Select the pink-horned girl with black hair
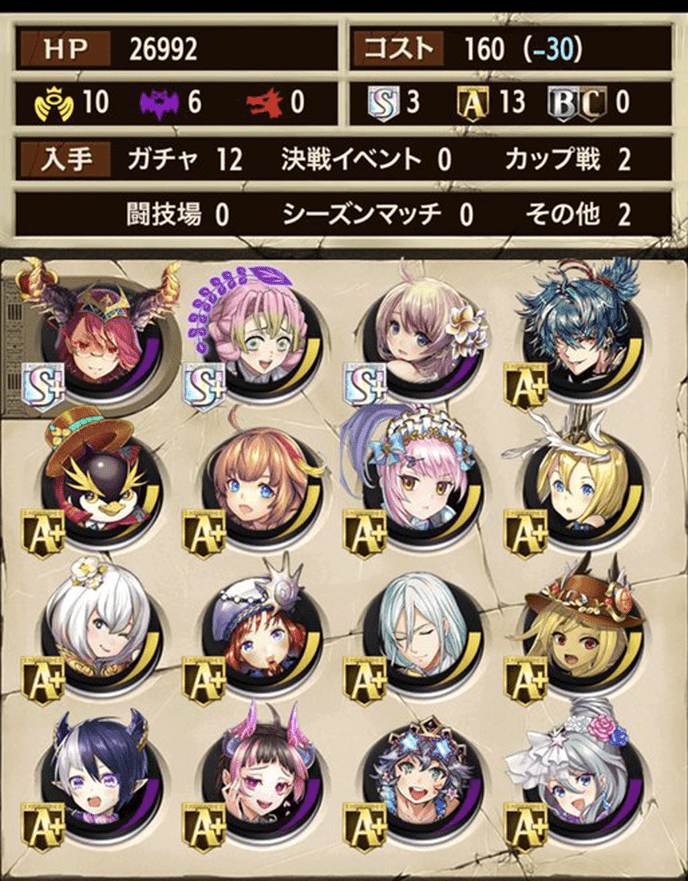Screen dimensions: 688x881 254,776
